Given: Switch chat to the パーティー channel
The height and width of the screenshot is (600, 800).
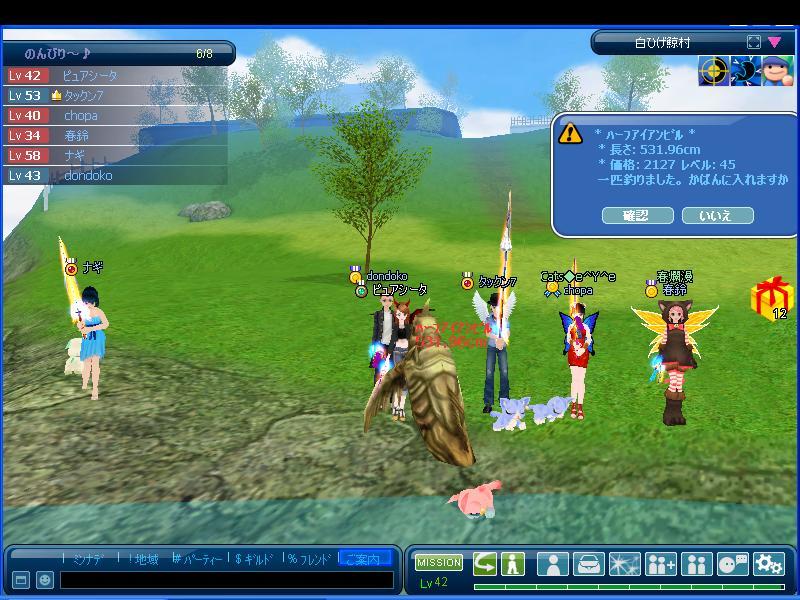Looking at the screenshot, I should click(199, 558).
